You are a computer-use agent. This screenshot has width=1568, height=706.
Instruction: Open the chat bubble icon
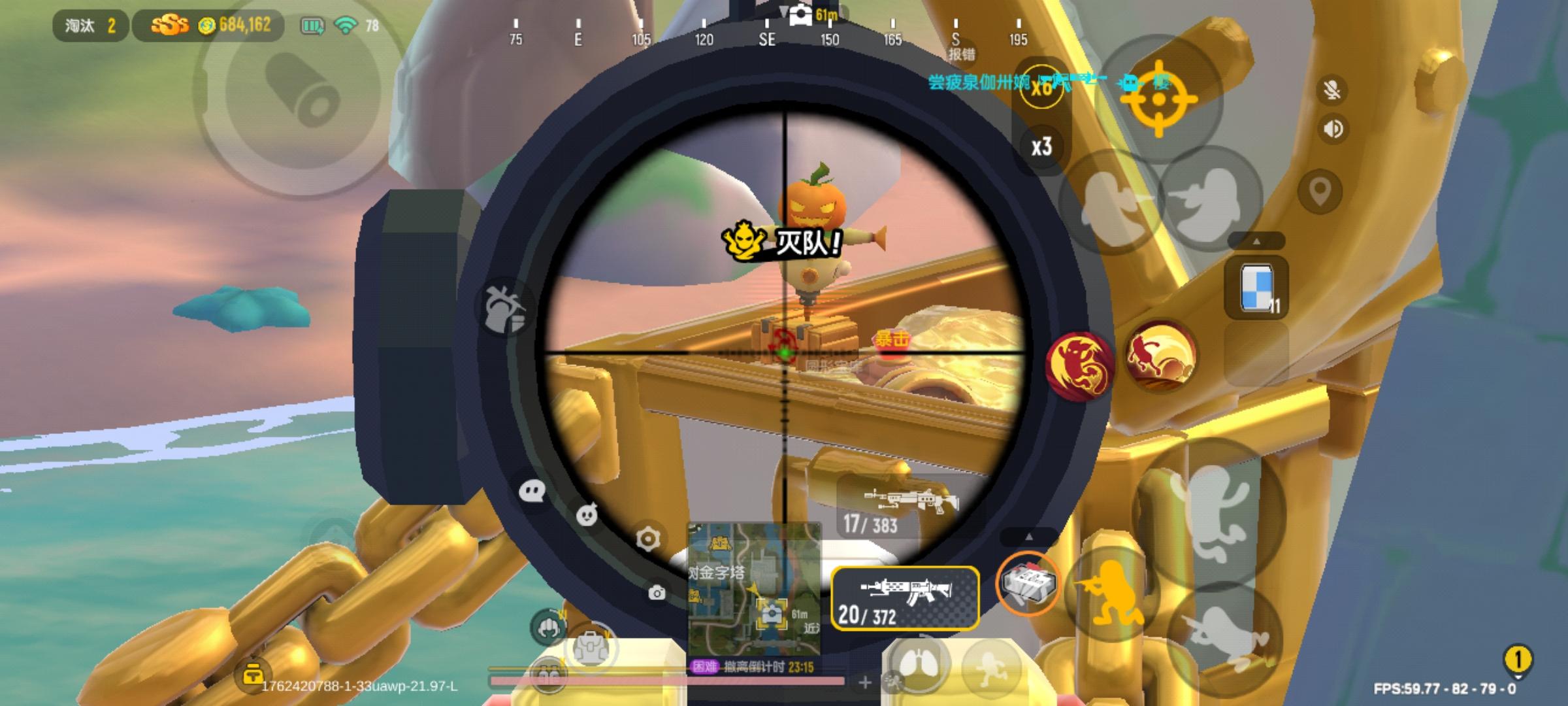click(532, 492)
